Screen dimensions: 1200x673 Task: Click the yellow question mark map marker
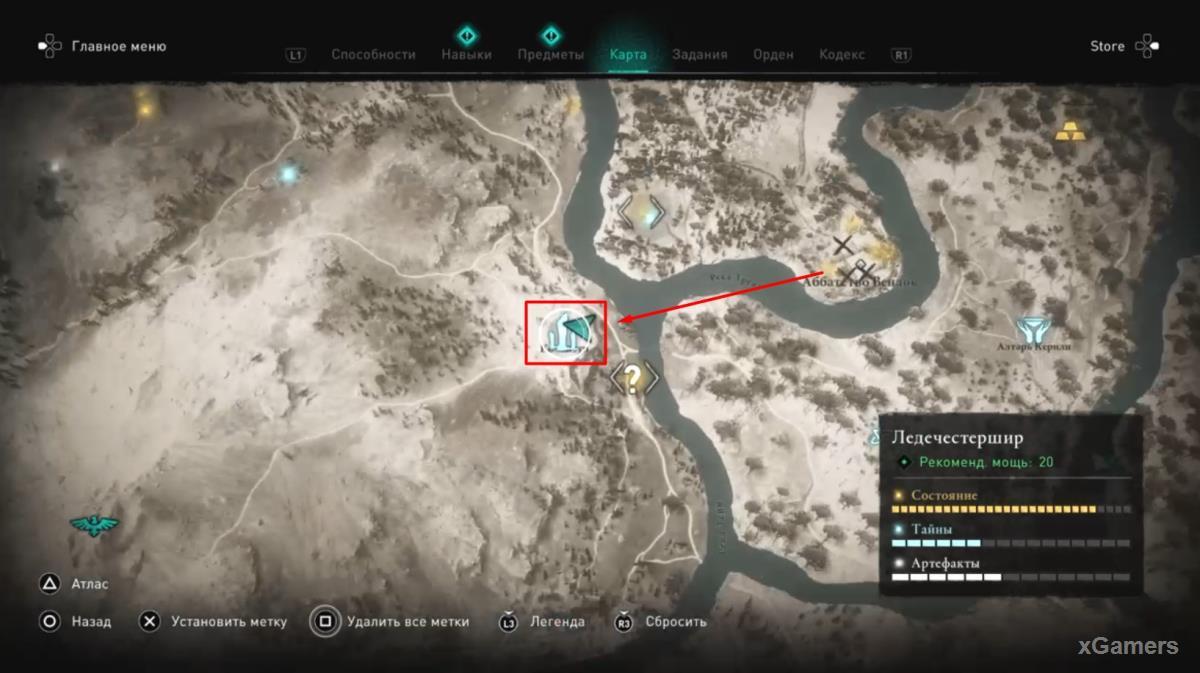coord(634,377)
